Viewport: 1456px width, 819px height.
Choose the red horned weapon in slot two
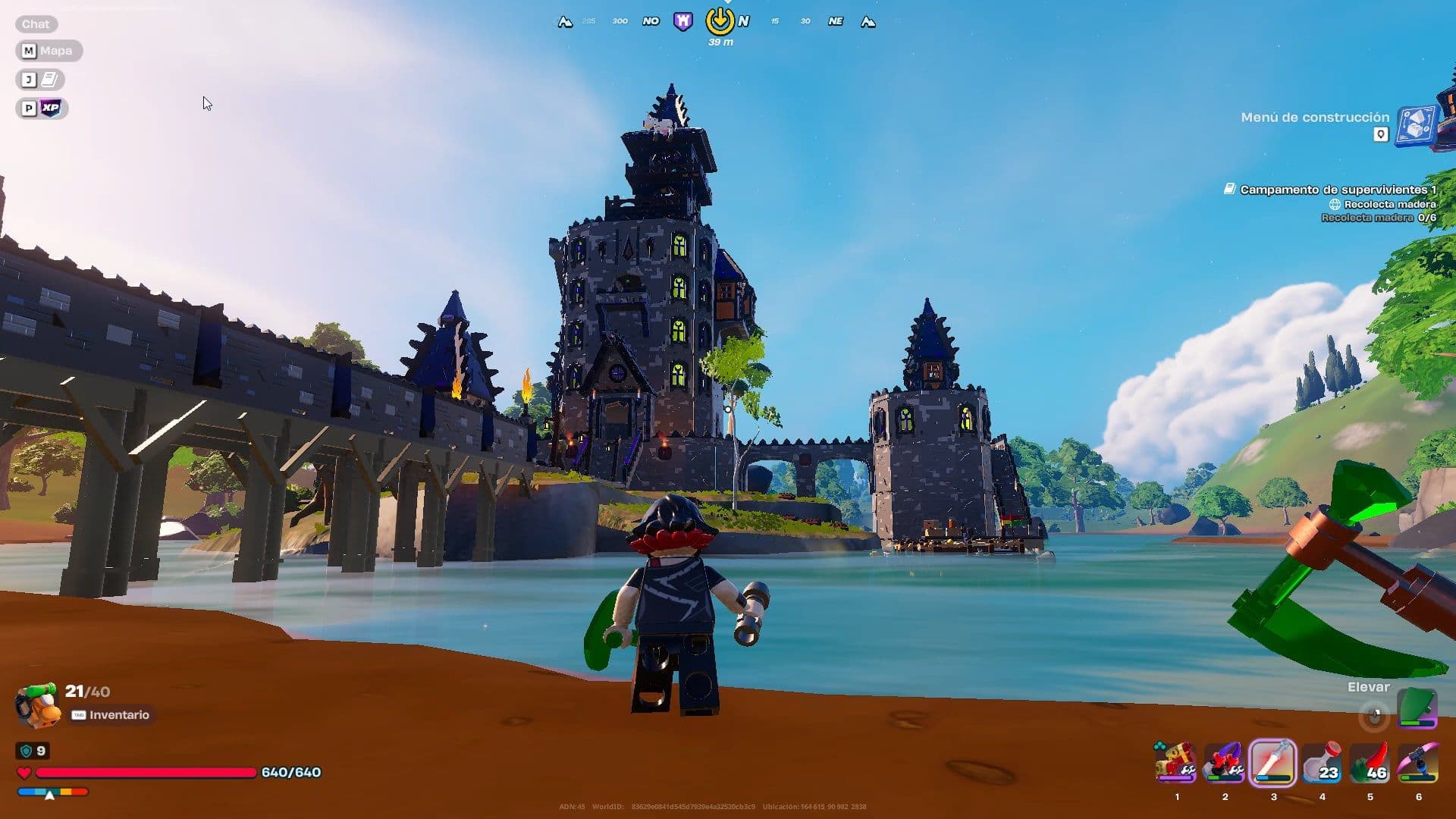tap(1225, 763)
